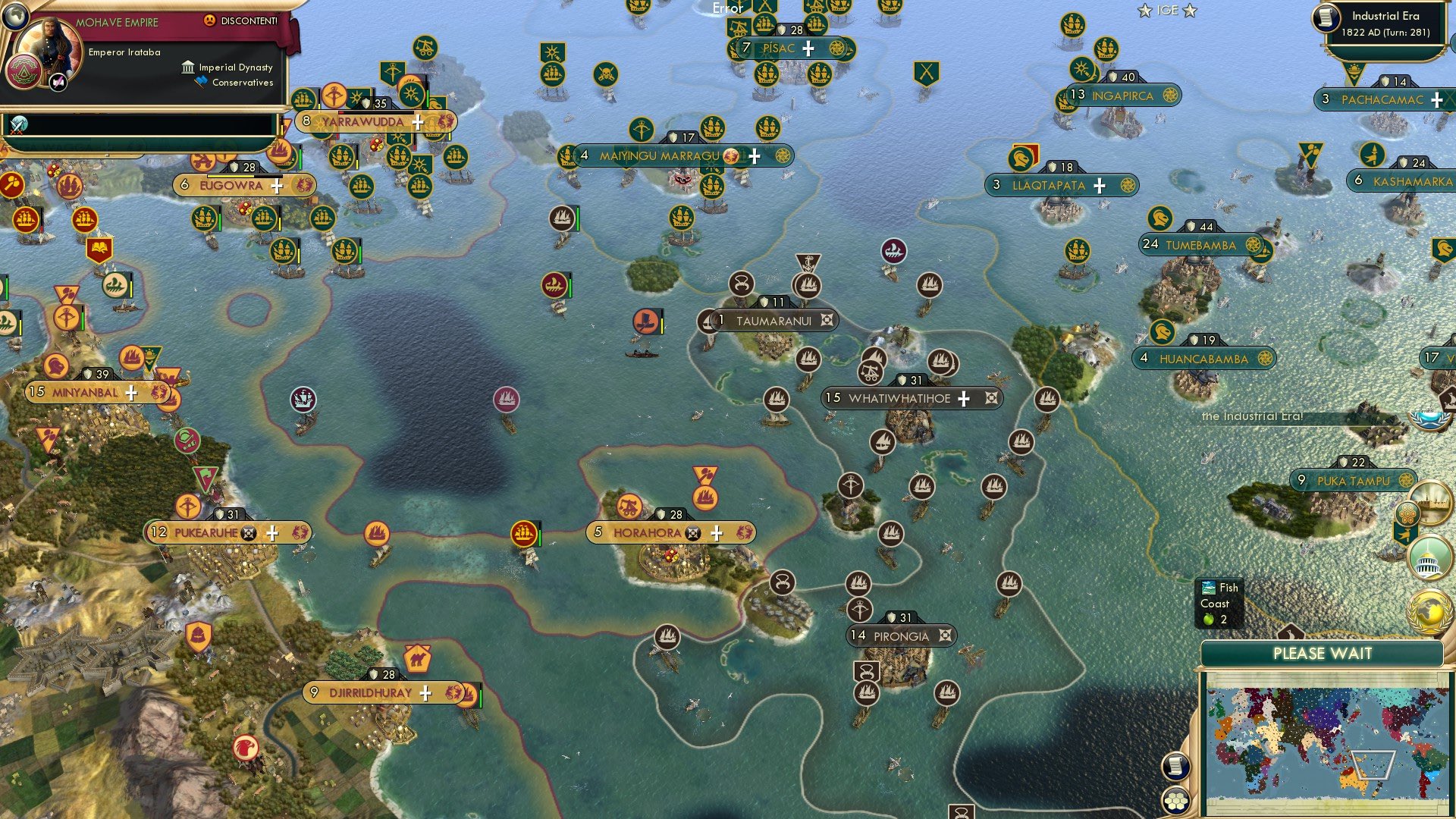Open the hex grid map options icon
This screenshot has height=819, width=1456.
[1175, 799]
